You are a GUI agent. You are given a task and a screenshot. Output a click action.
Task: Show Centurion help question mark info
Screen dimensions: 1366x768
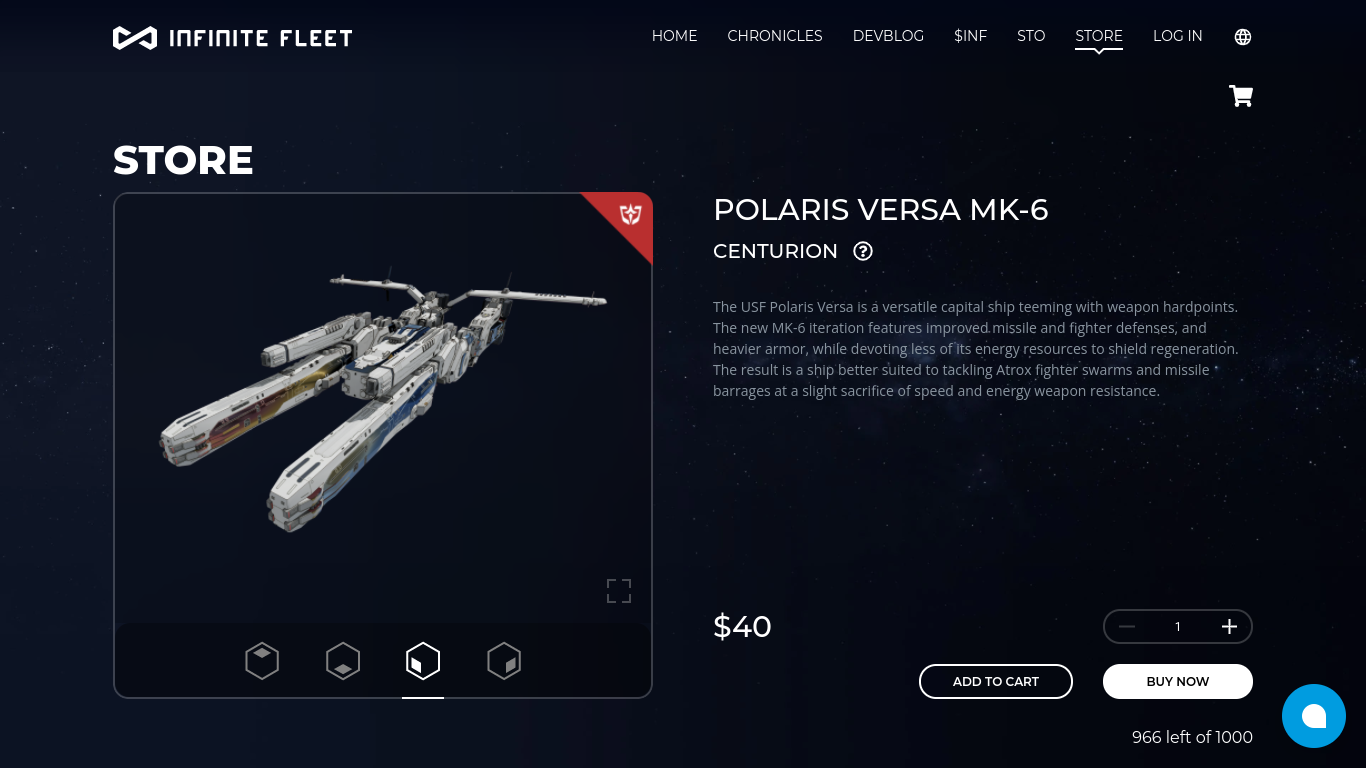pyautogui.click(x=863, y=251)
